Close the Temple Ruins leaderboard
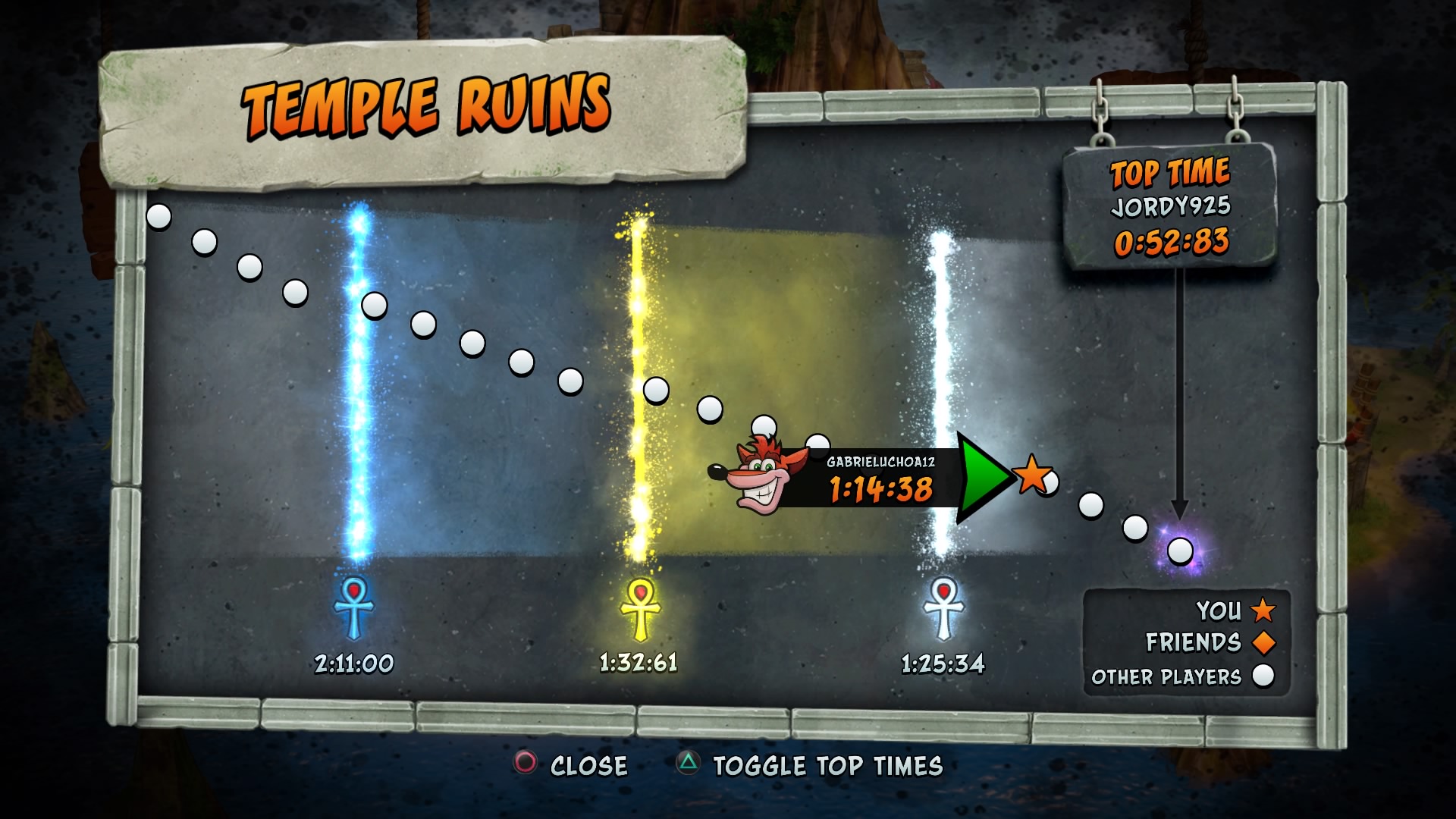 pos(572,765)
